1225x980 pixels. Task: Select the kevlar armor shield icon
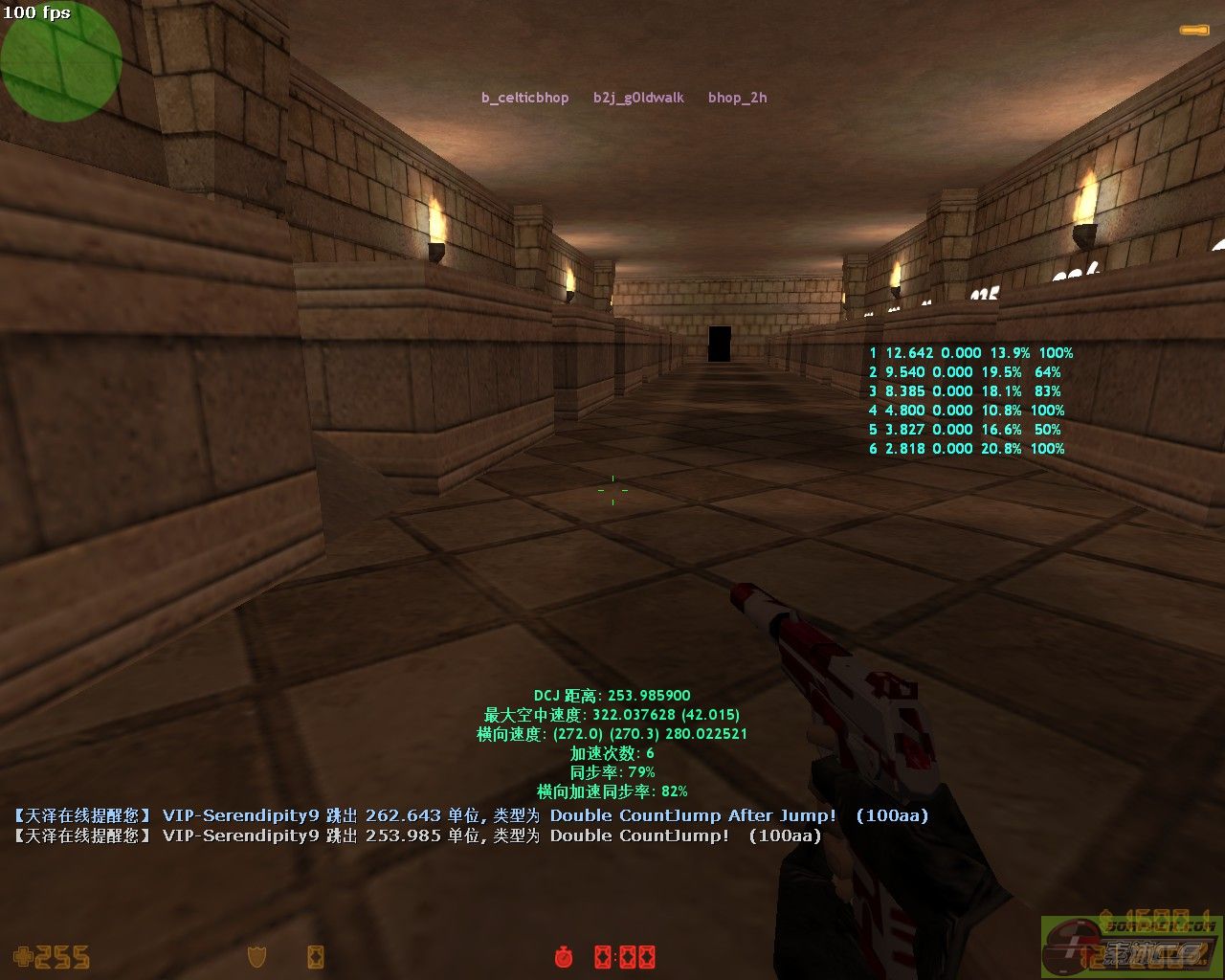(256, 956)
